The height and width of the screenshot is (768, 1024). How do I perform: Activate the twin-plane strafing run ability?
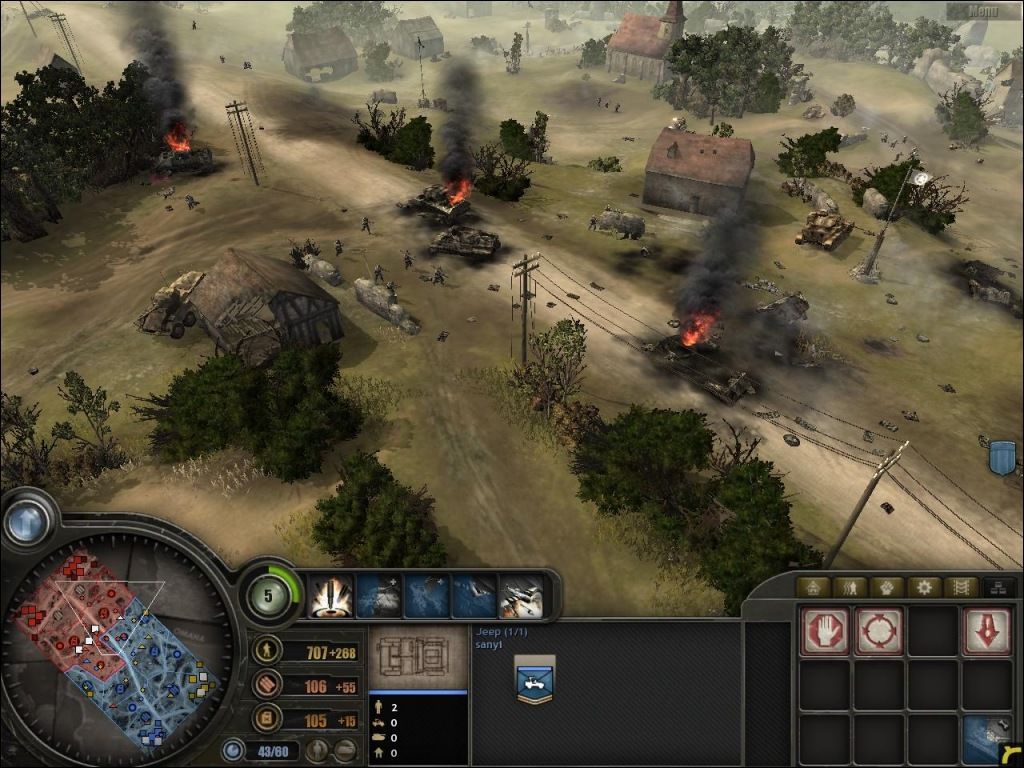tap(521, 597)
